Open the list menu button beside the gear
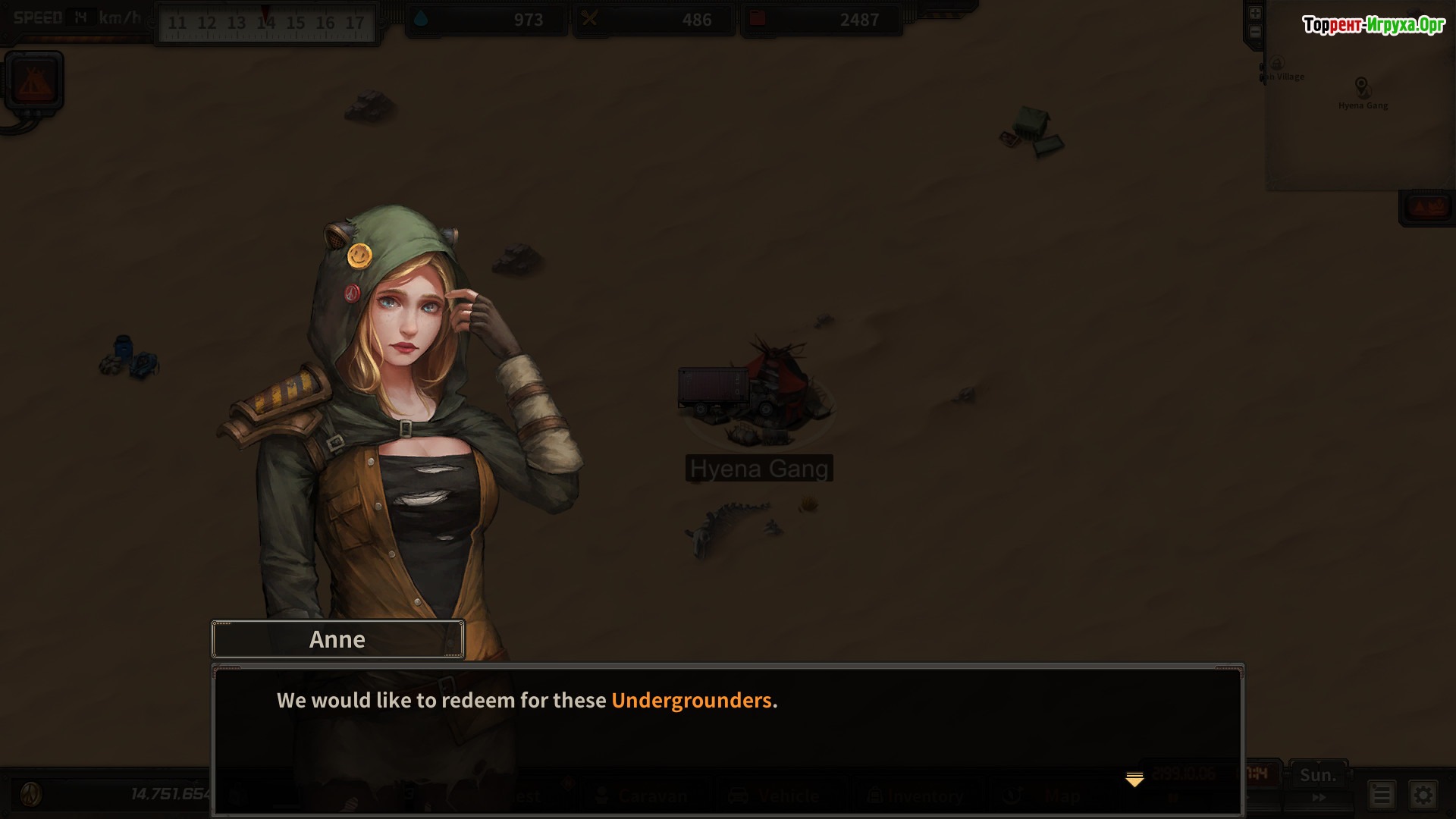Viewport: 1456px width, 819px height. (x=1381, y=795)
